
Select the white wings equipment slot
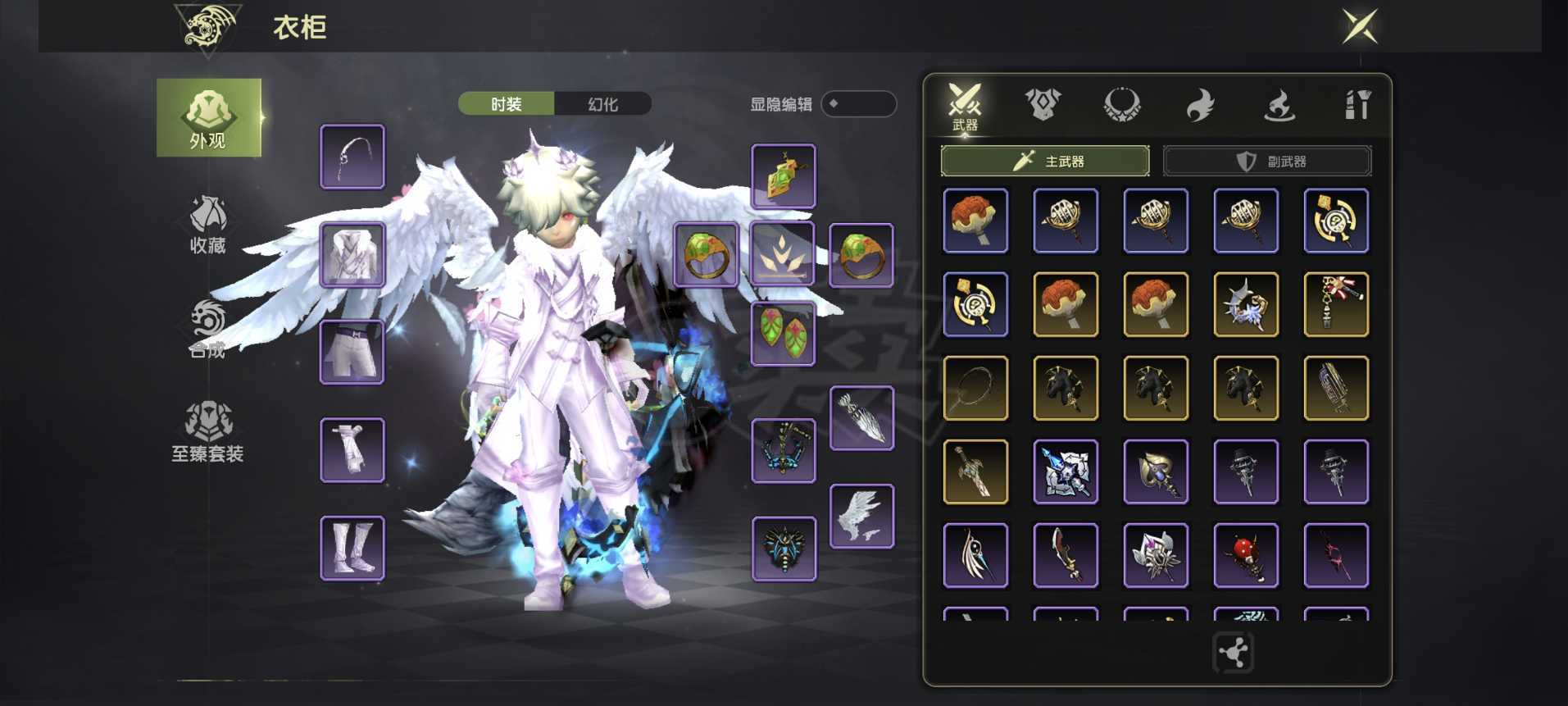pyautogui.click(x=861, y=517)
